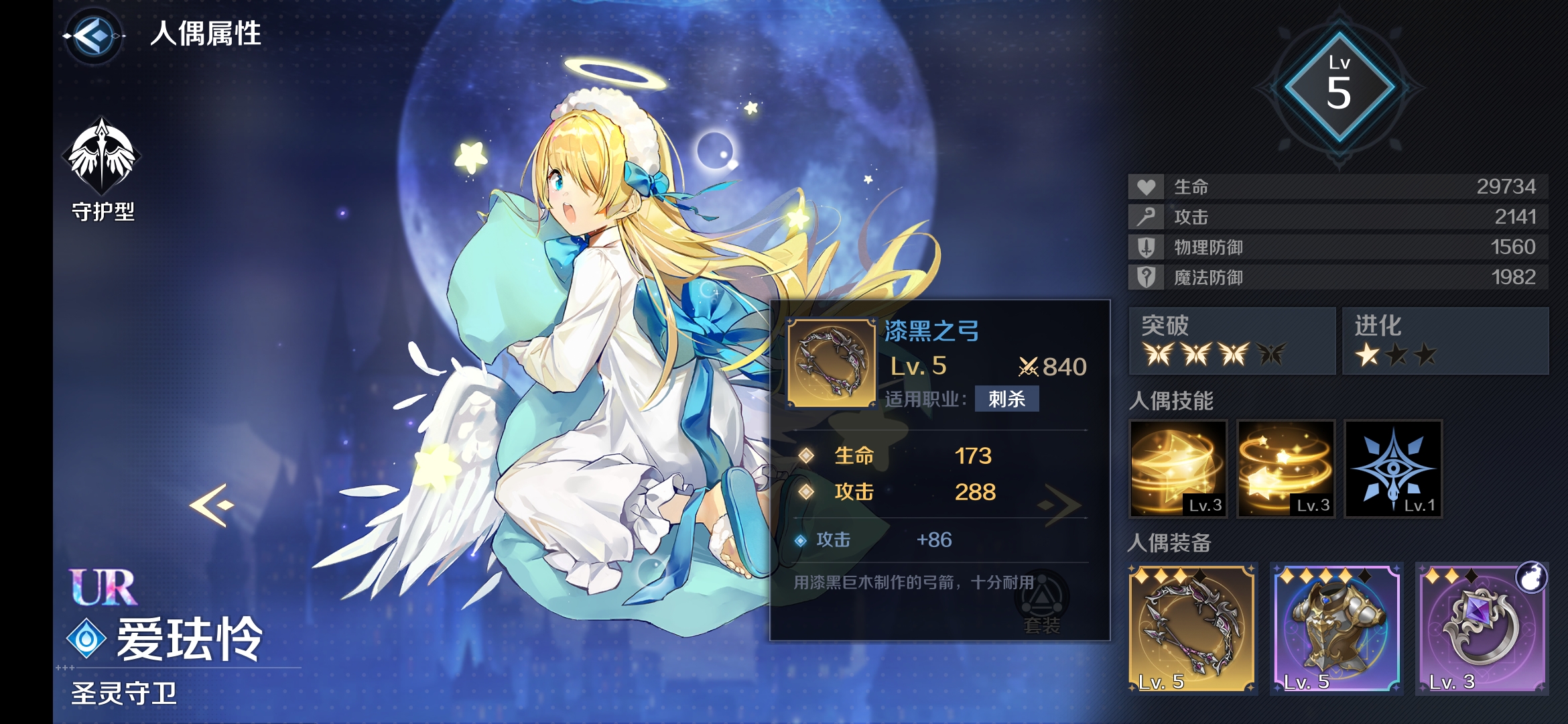Click the back arrow to exit

point(94,37)
